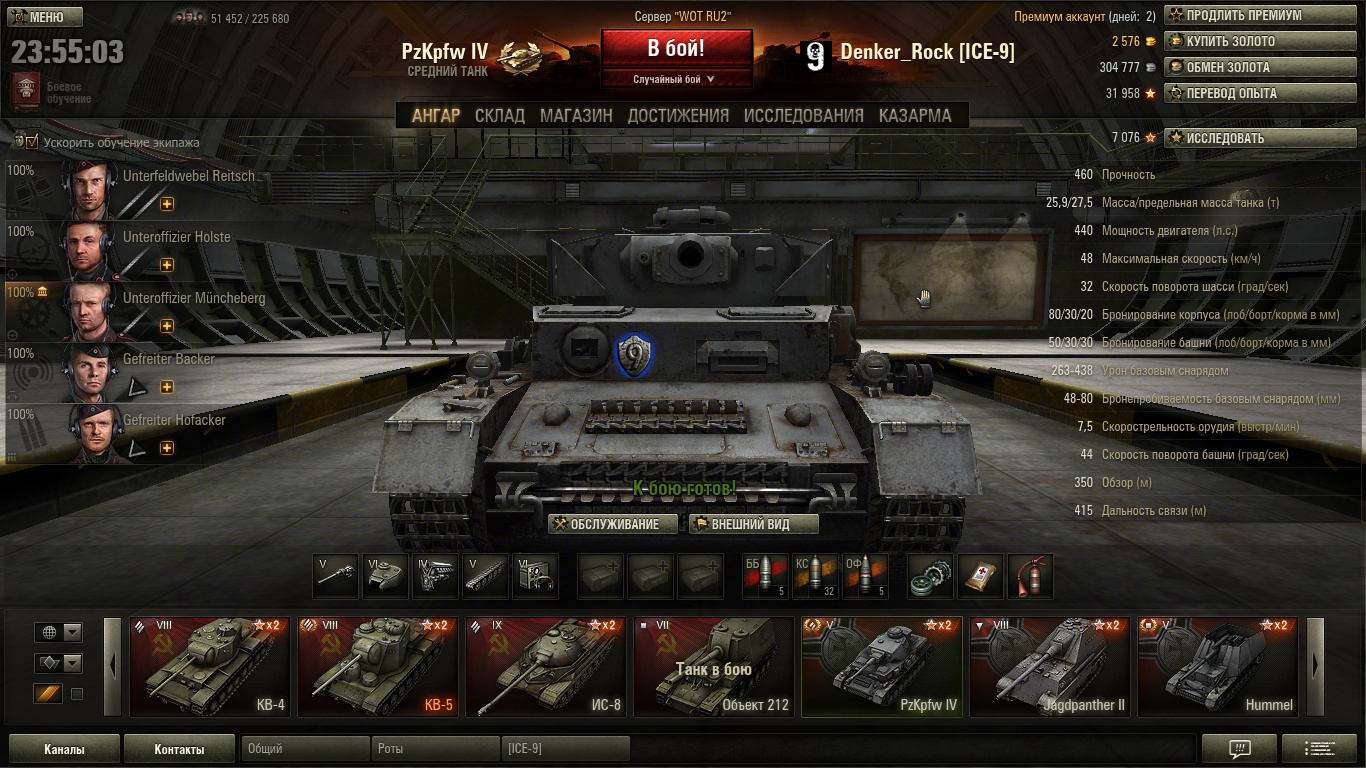Switch to the СКЛАД tab
This screenshot has width=1366, height=768.
(x=499, y=115)
